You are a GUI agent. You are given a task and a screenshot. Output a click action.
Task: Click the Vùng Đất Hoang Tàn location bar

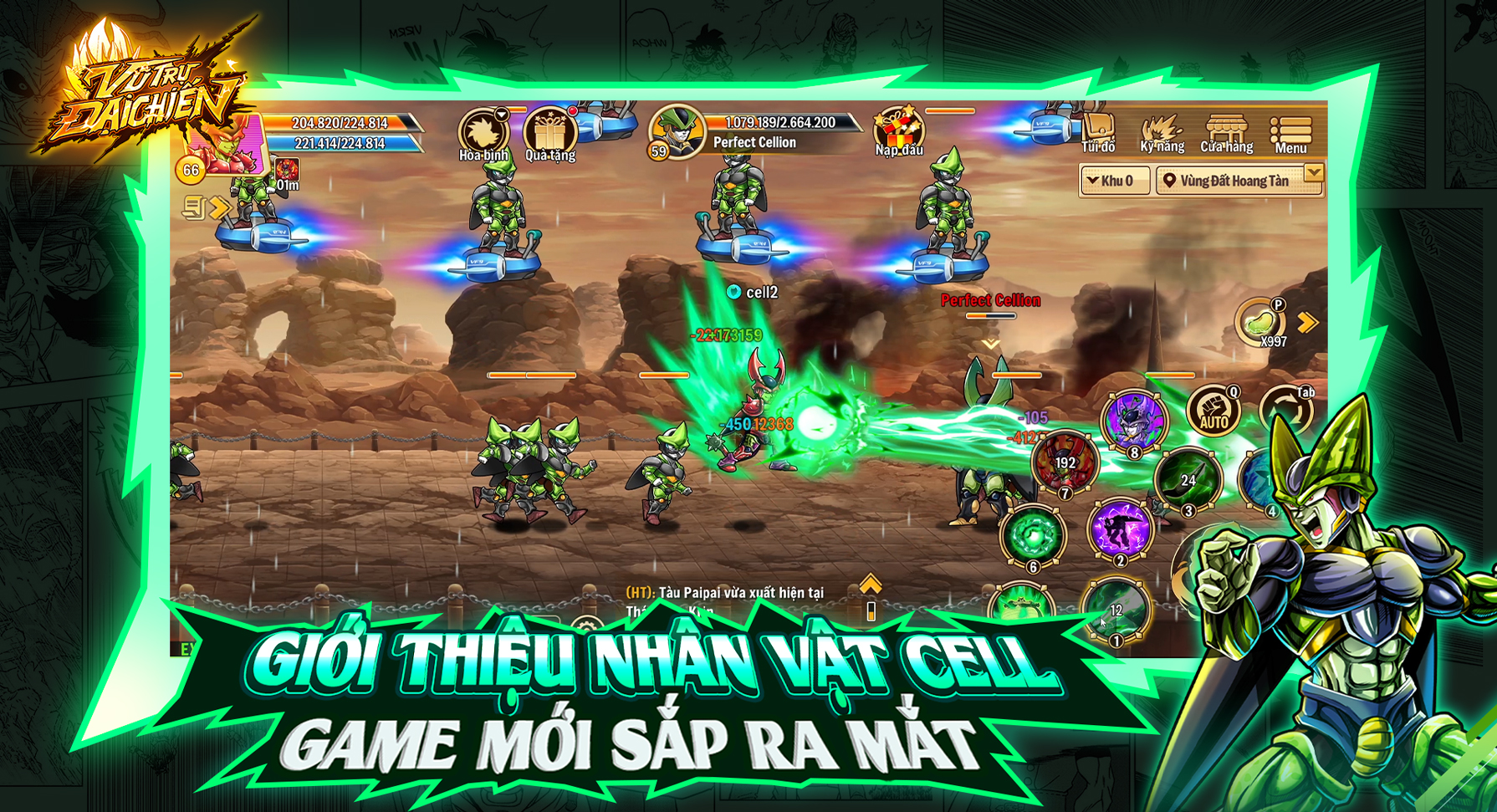point(1235,181)
